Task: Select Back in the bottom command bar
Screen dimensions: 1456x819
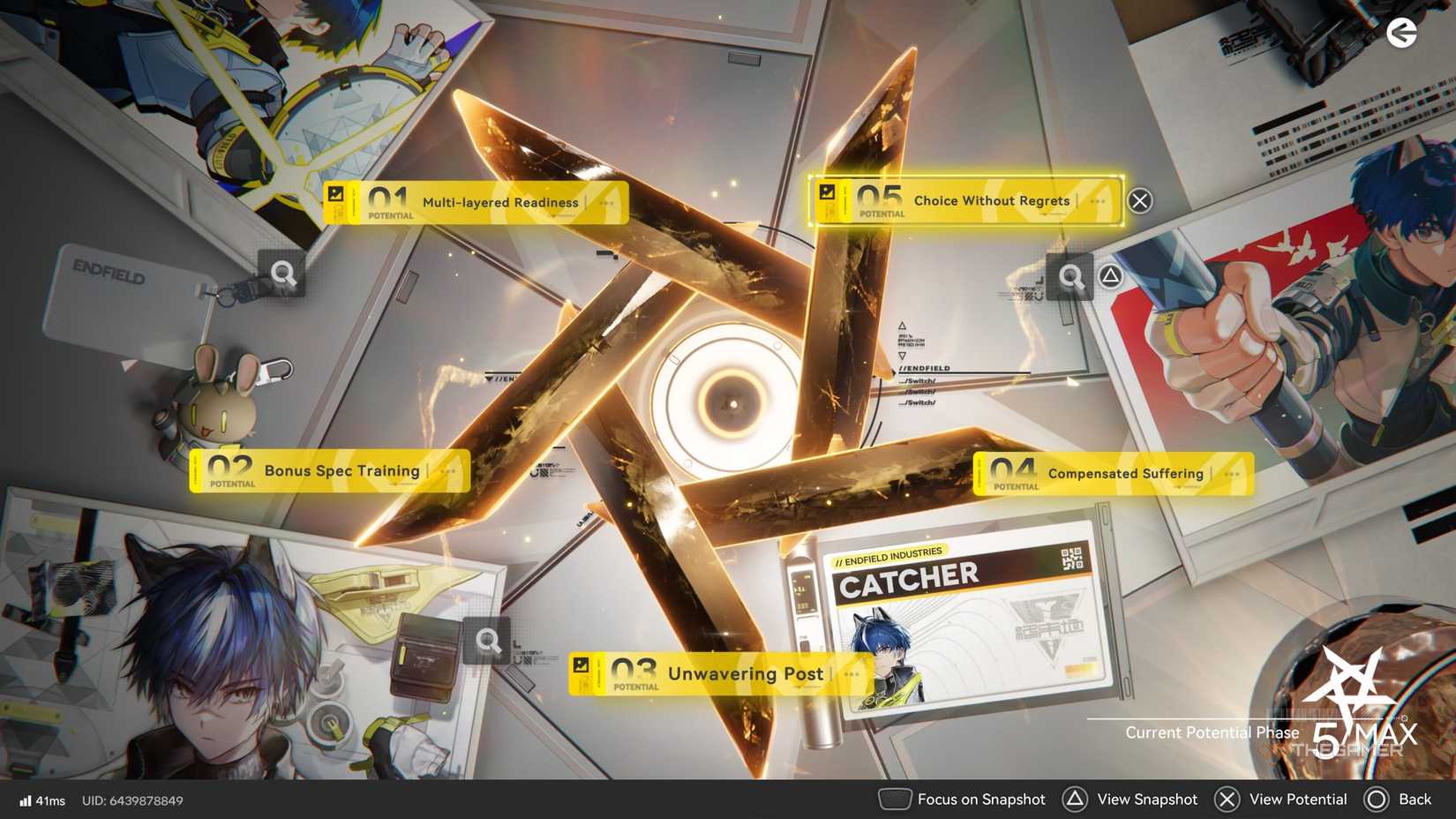Action: click(1405, 799)
